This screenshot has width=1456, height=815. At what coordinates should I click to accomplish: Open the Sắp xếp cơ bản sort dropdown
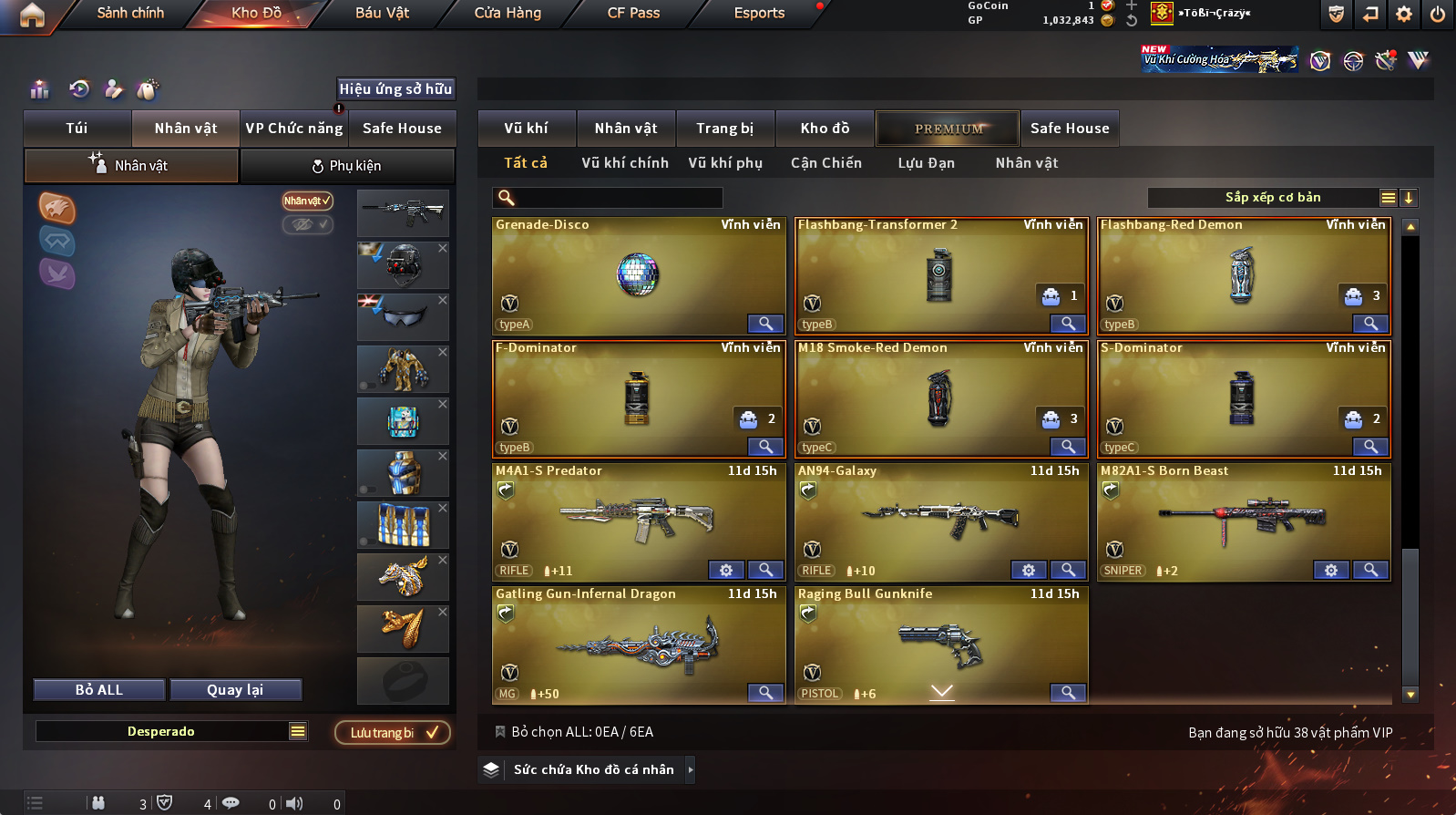1272,198
